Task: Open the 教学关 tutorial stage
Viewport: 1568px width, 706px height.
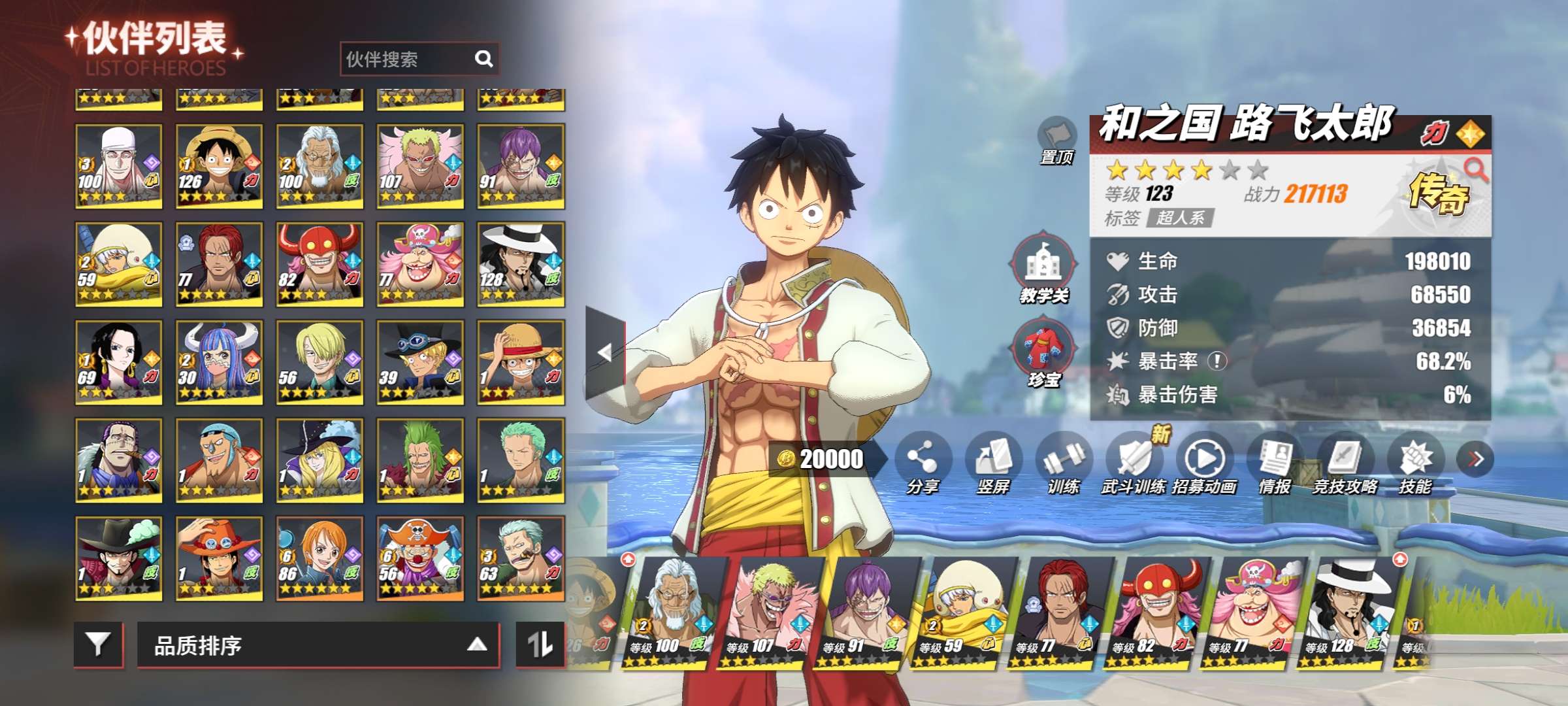Action: tap(1043, 267)
